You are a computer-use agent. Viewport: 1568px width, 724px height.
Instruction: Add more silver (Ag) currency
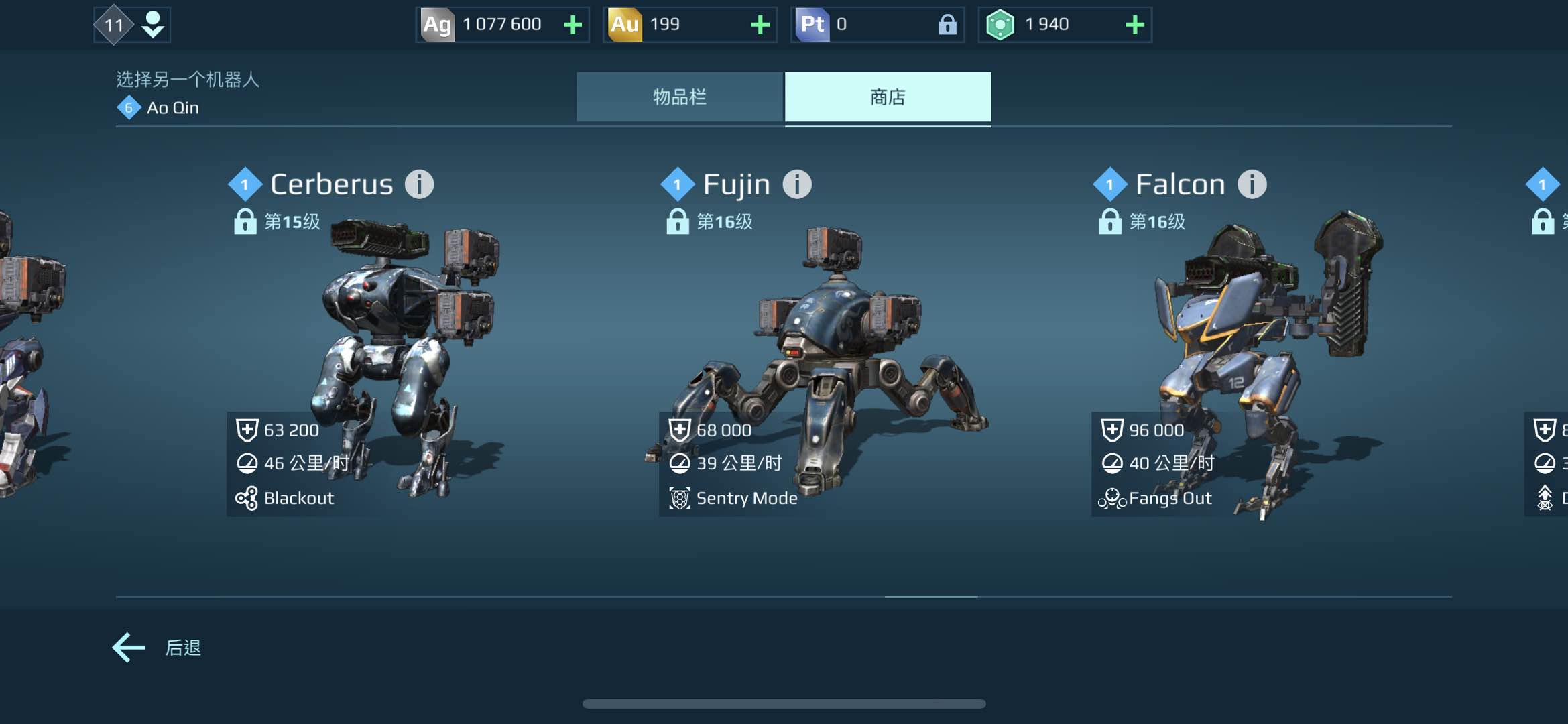pyautogui.click(x=572, y=25)
